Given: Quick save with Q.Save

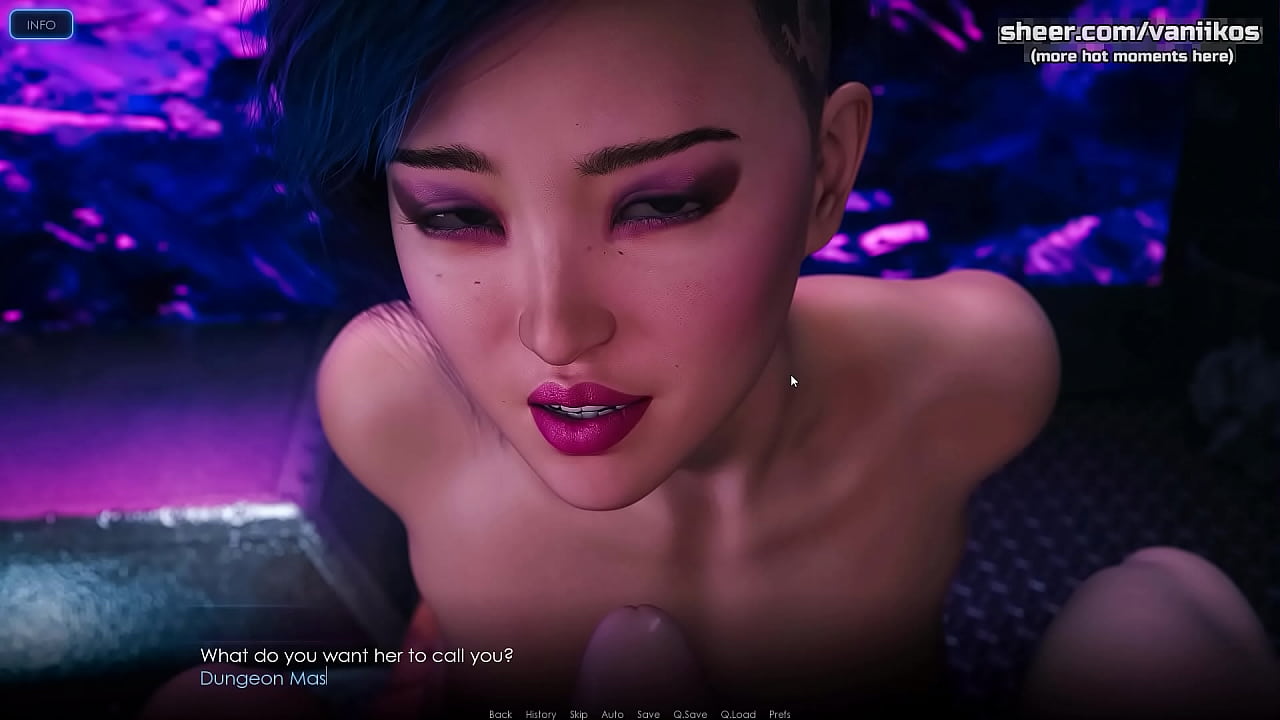Looking at the screenshot, I should (x=690, y=713).
